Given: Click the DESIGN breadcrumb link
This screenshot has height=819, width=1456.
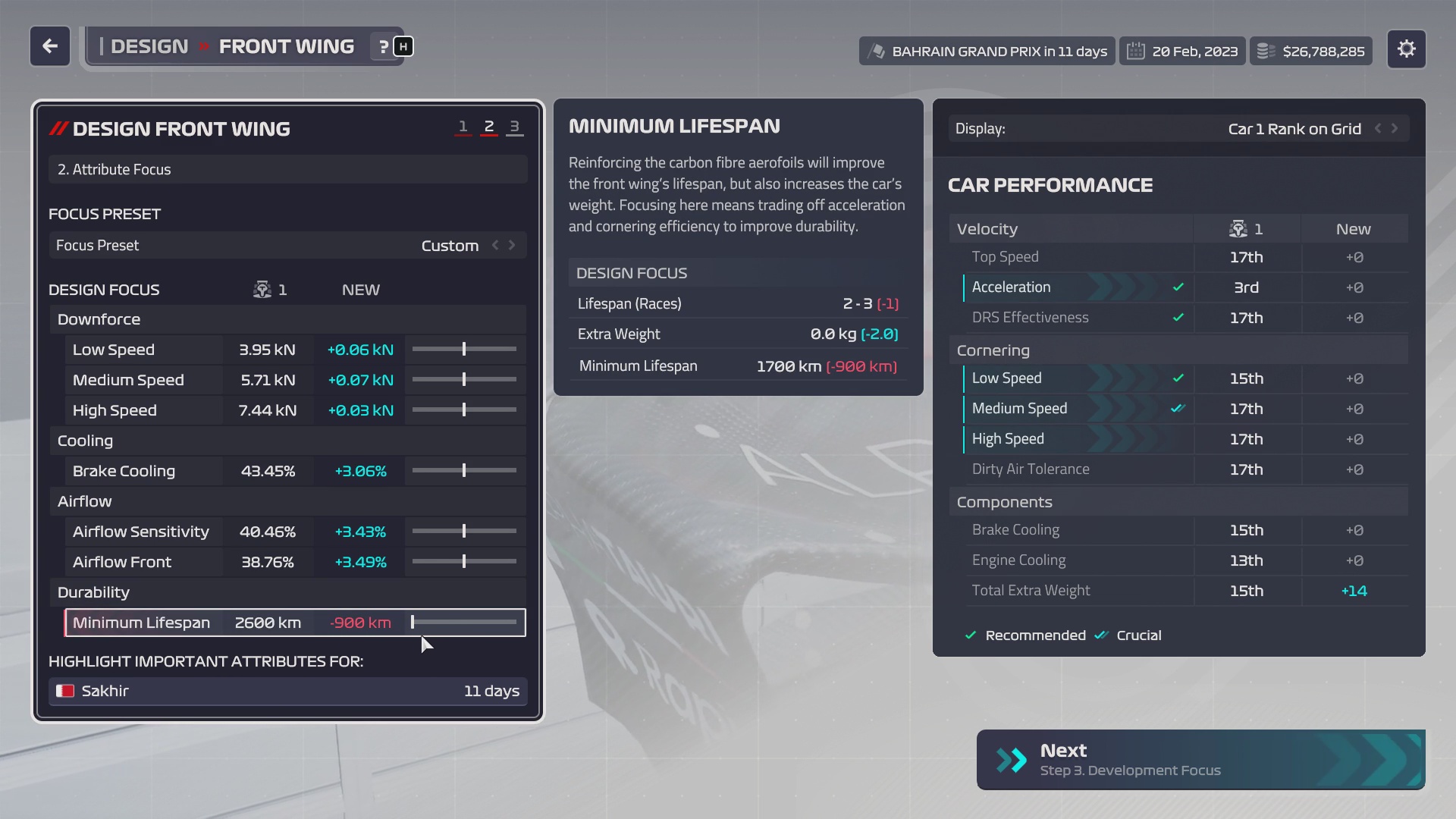Looking at the screenshot, I should point(149,47).
